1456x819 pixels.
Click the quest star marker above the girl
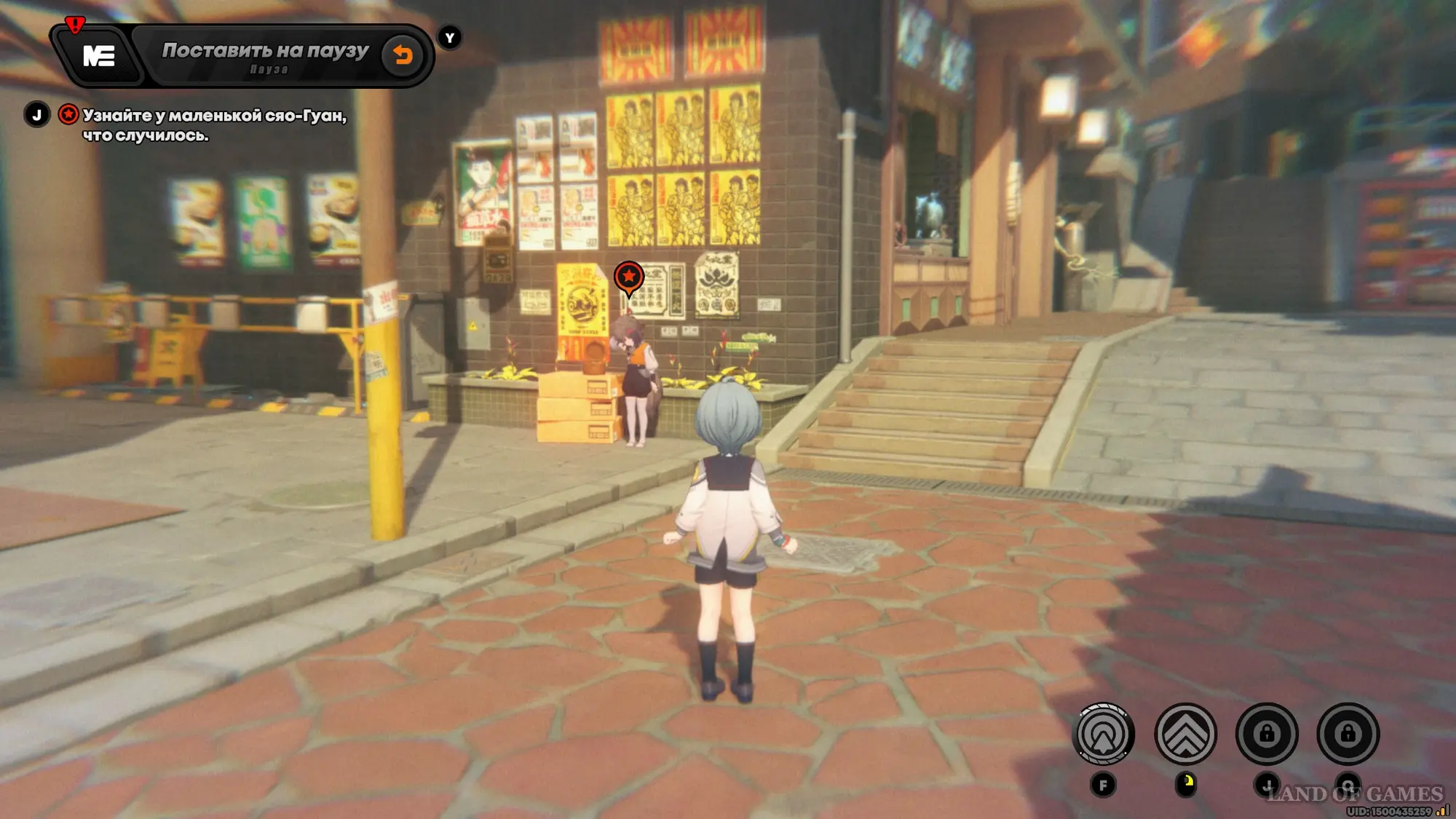629,277
